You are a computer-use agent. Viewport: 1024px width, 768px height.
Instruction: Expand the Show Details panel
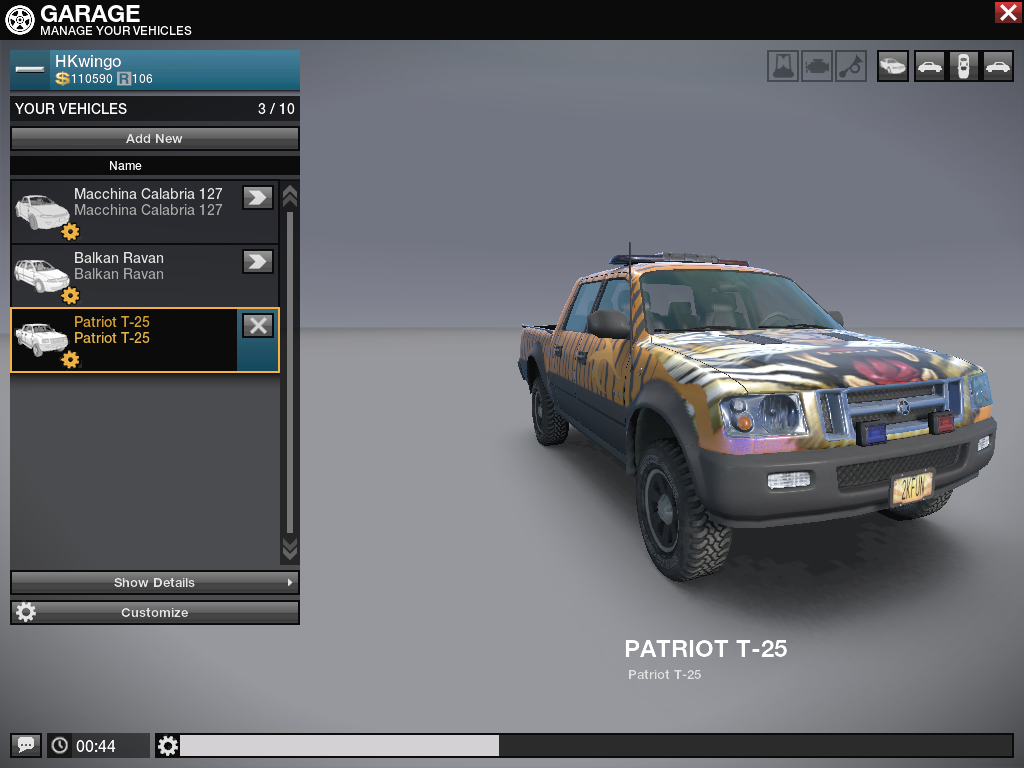coord(155,582)
